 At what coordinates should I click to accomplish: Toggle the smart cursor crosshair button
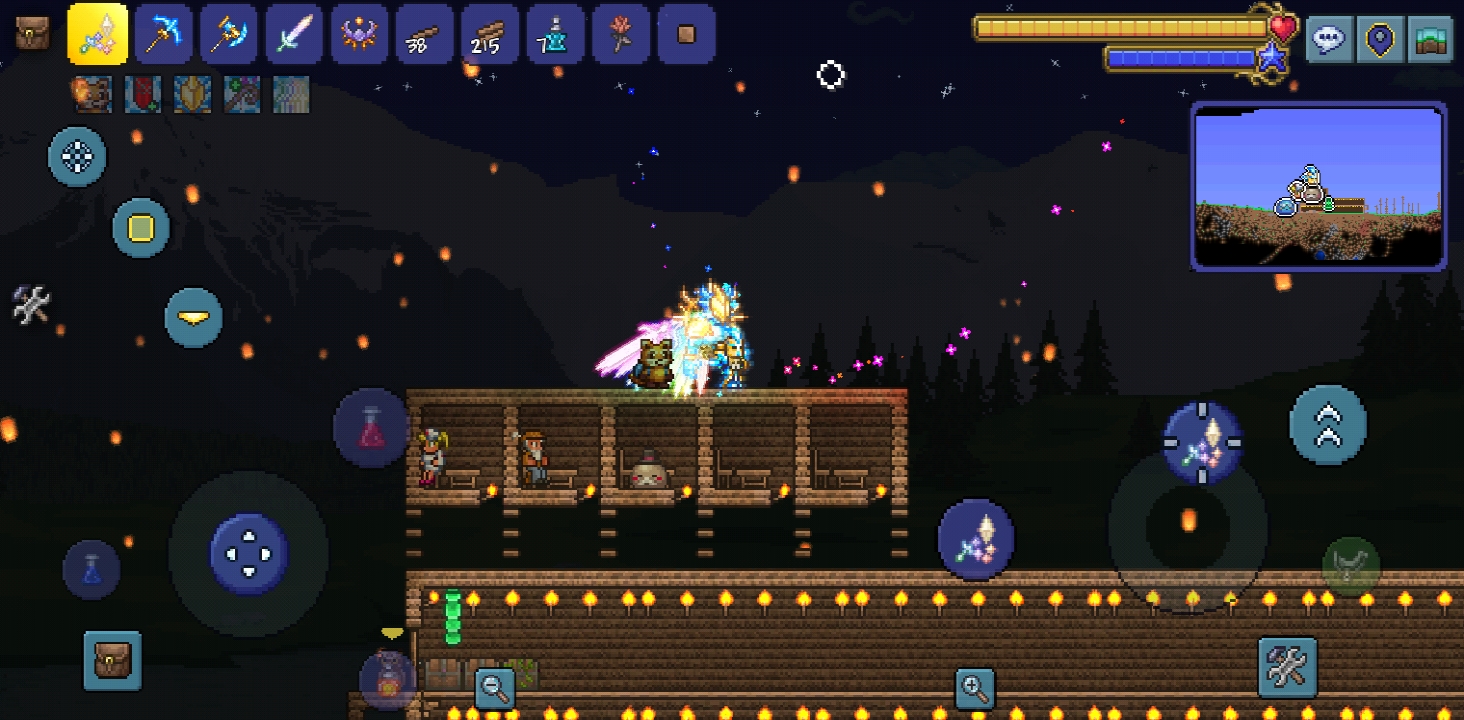click(78, 156)
